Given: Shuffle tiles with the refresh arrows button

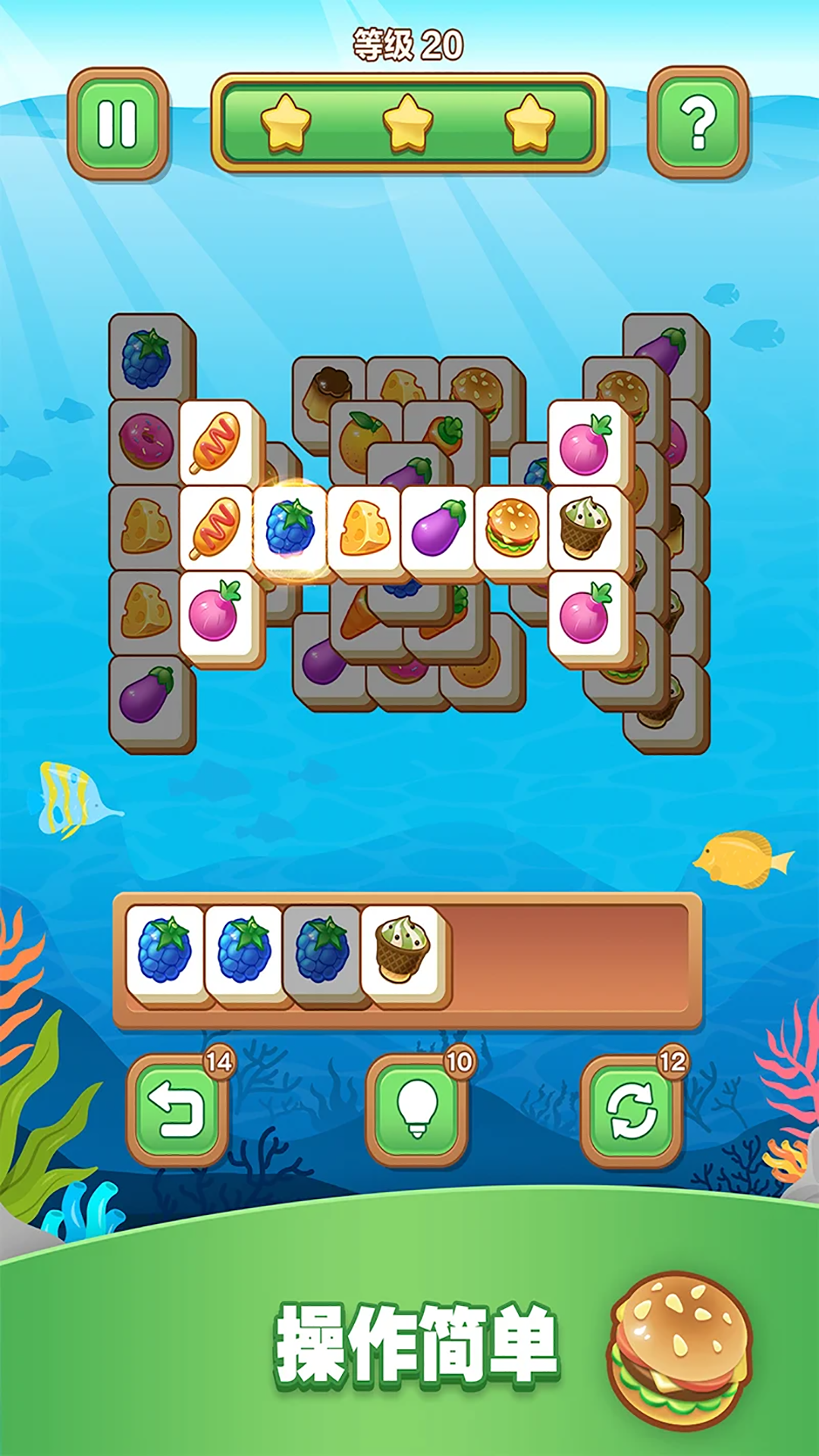Looking at the screenshot, I should 632,1109.
